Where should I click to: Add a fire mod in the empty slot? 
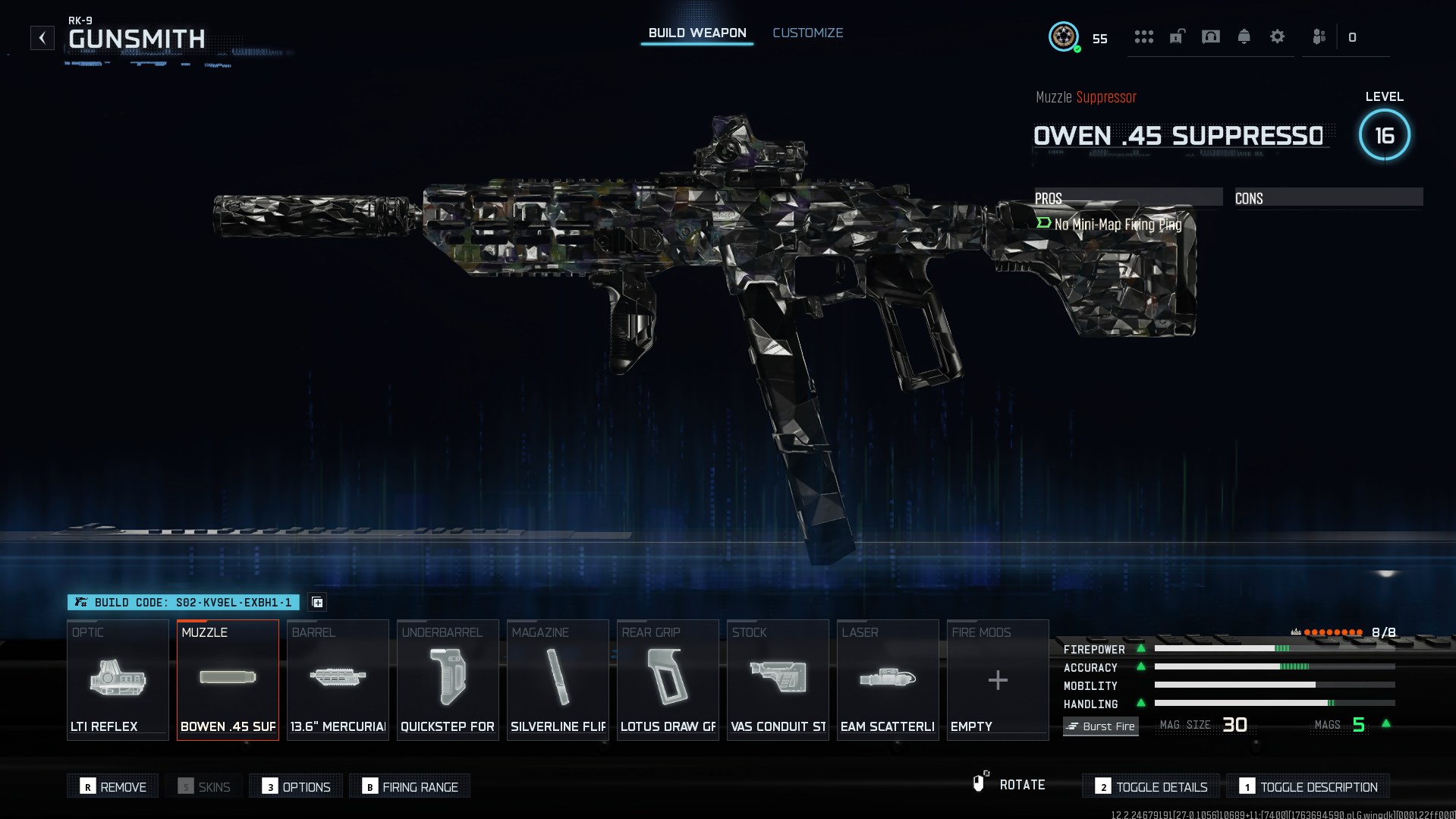pyautogui.click(x=998, y=679)
